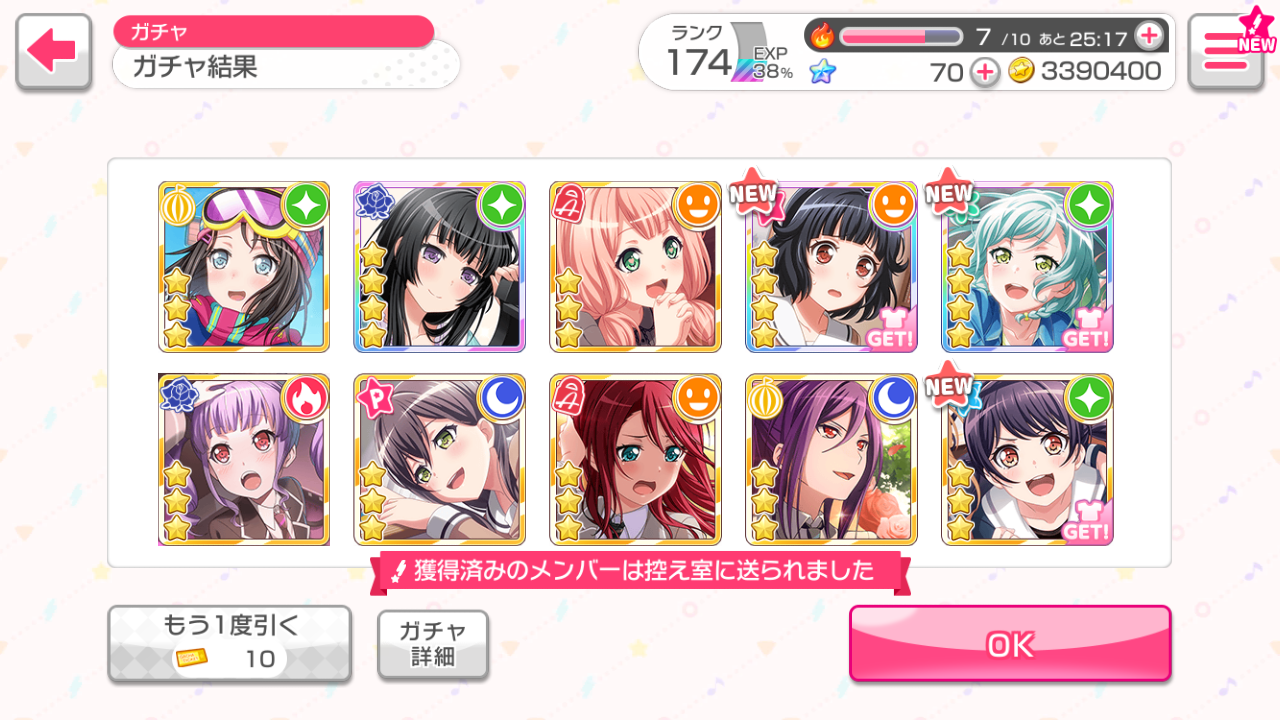Choose the purple-haired girl with roses card

[831, 460]
